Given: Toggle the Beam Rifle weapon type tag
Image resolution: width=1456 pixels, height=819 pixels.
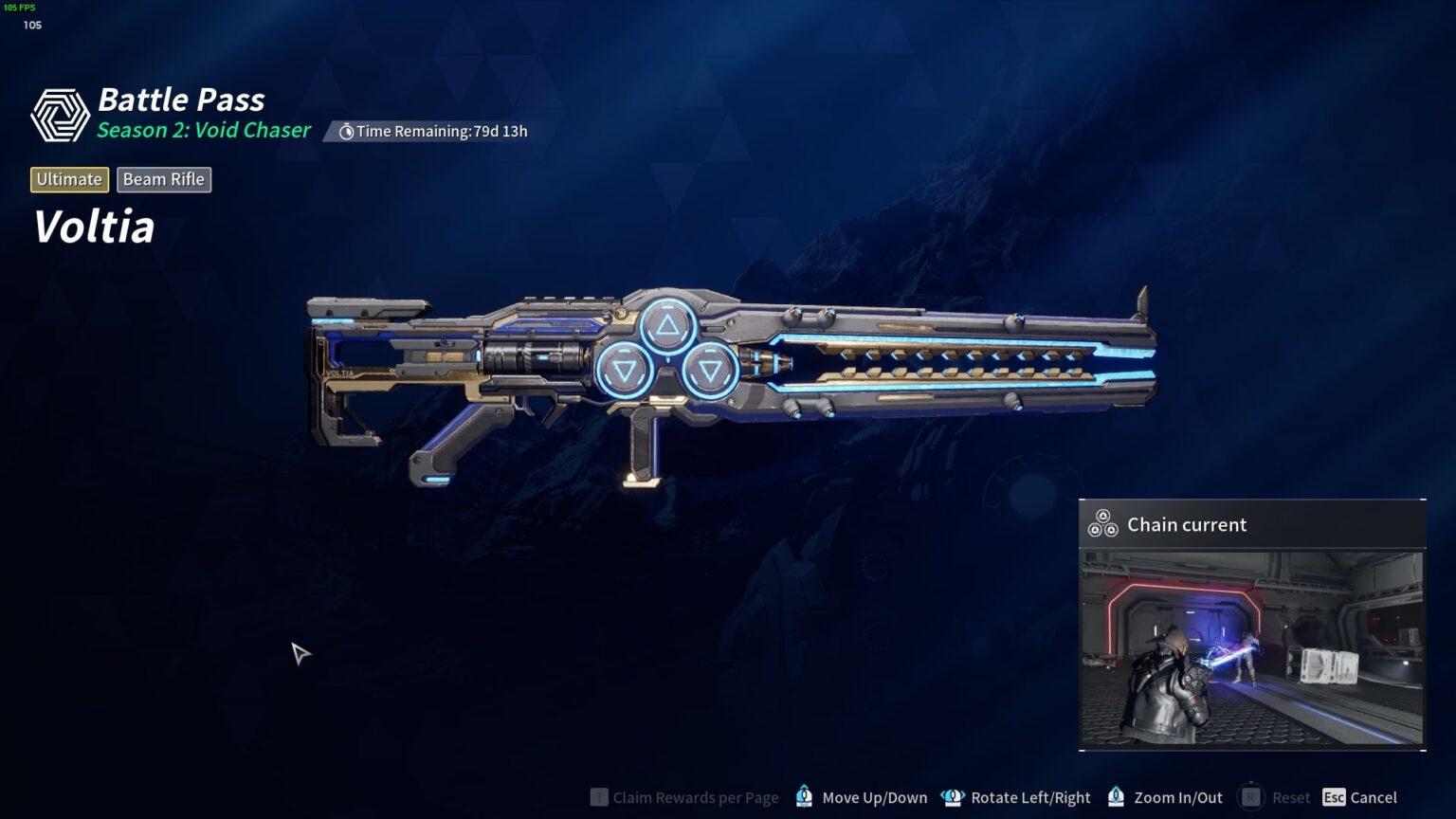Looking at the screenshot, I should click(x=163, y=179).
